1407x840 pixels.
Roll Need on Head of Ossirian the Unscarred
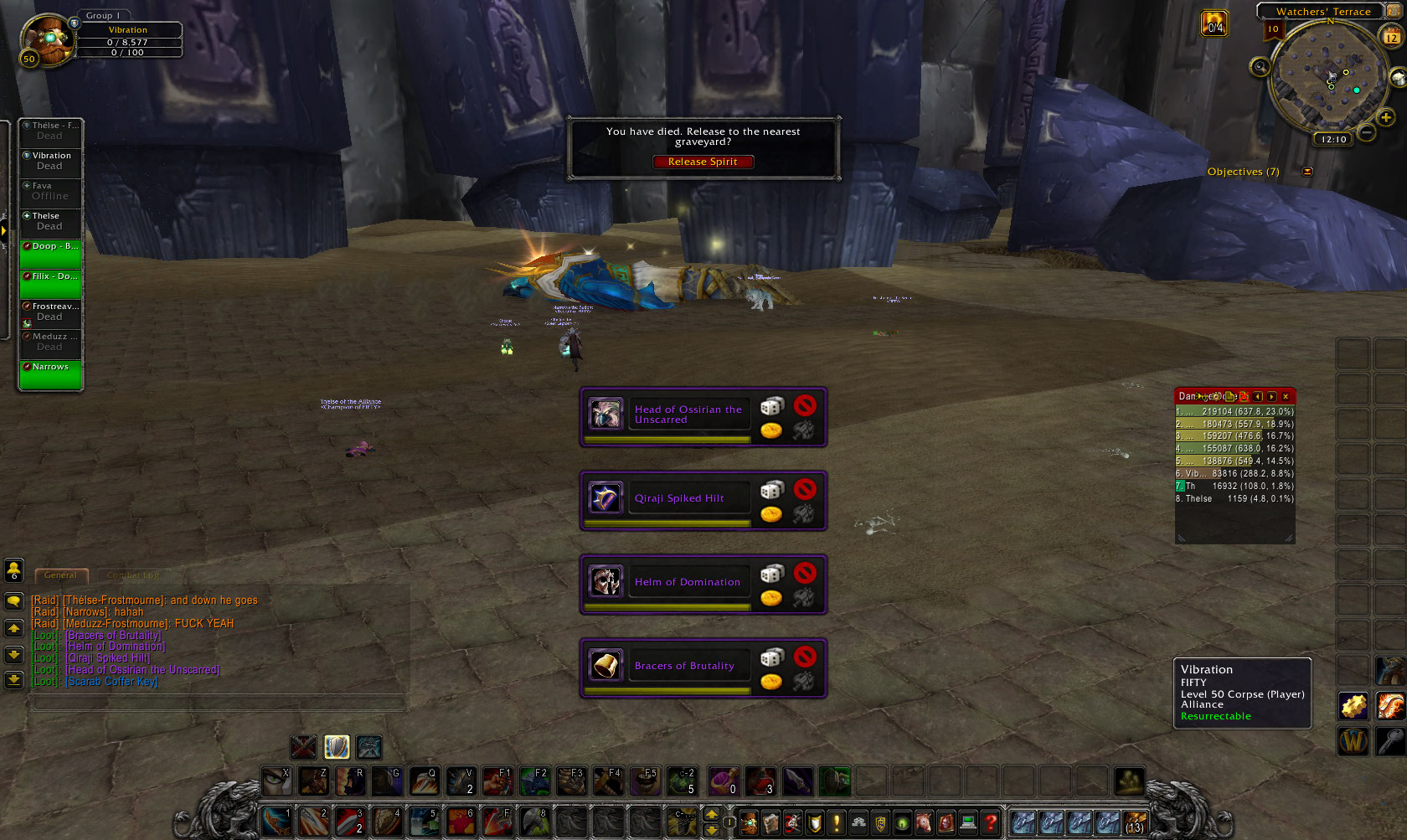point(771,406)
